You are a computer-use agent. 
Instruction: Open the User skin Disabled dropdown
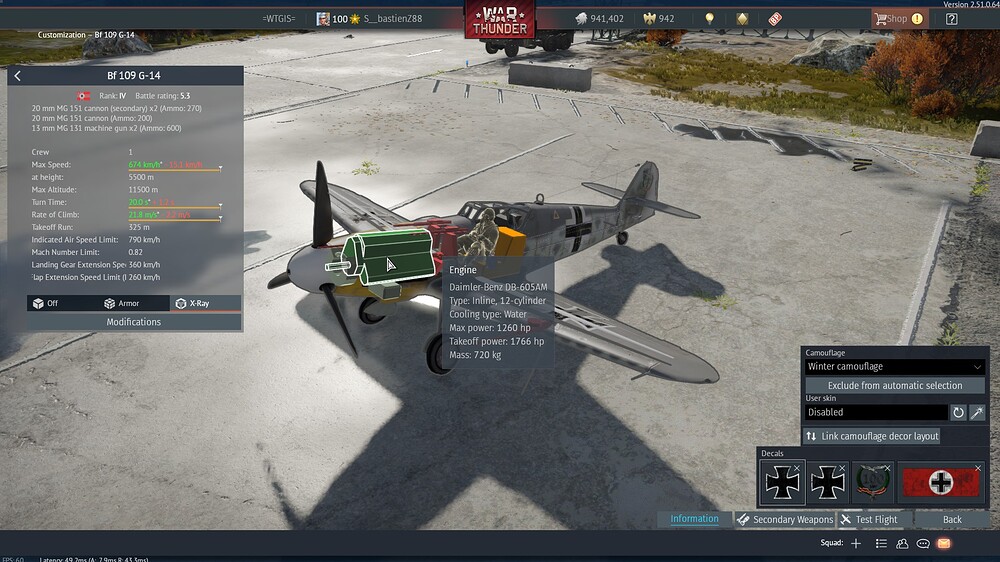coord(876,412)
